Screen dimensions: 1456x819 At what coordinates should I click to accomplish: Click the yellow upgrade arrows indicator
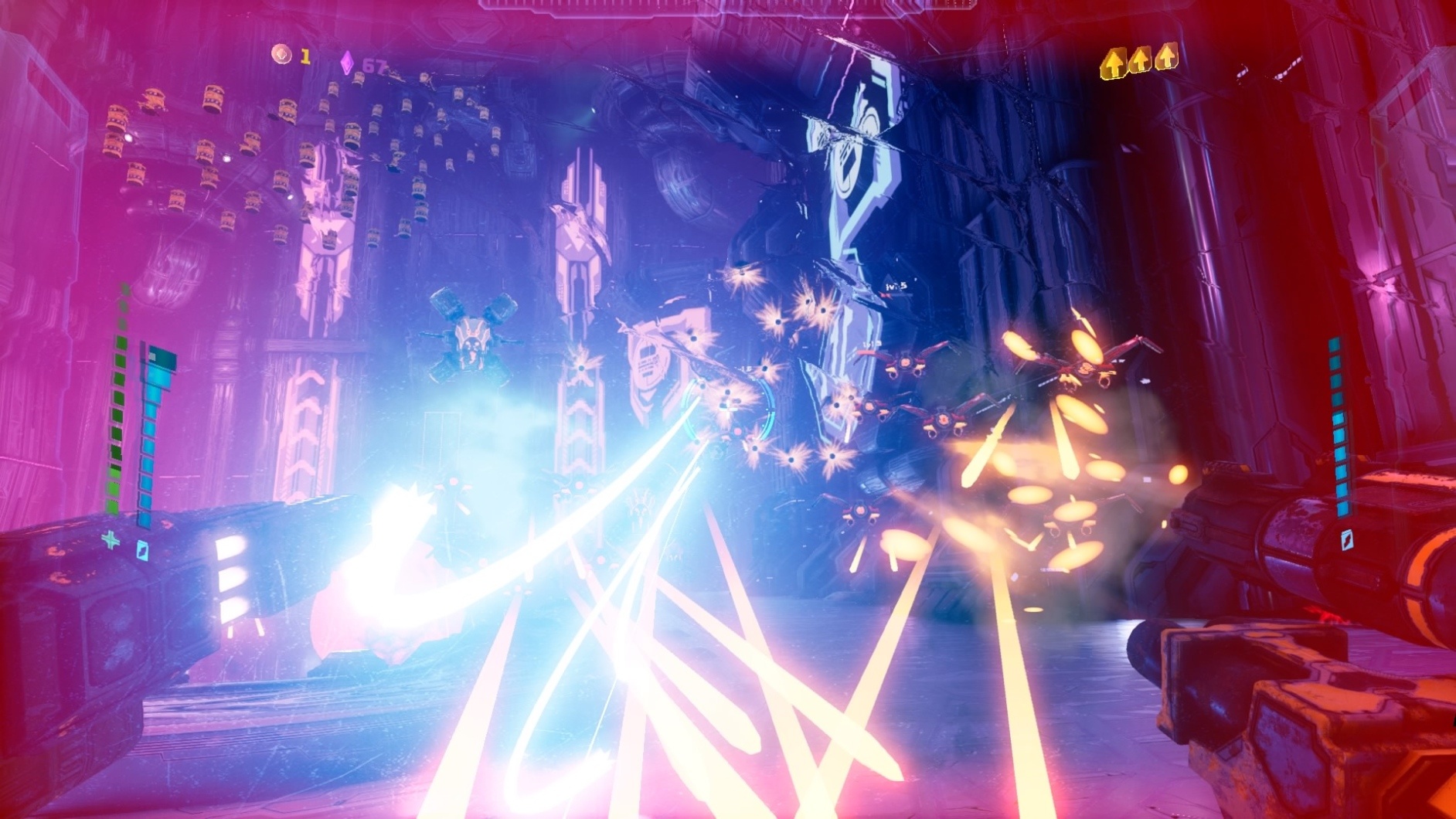1139,60
